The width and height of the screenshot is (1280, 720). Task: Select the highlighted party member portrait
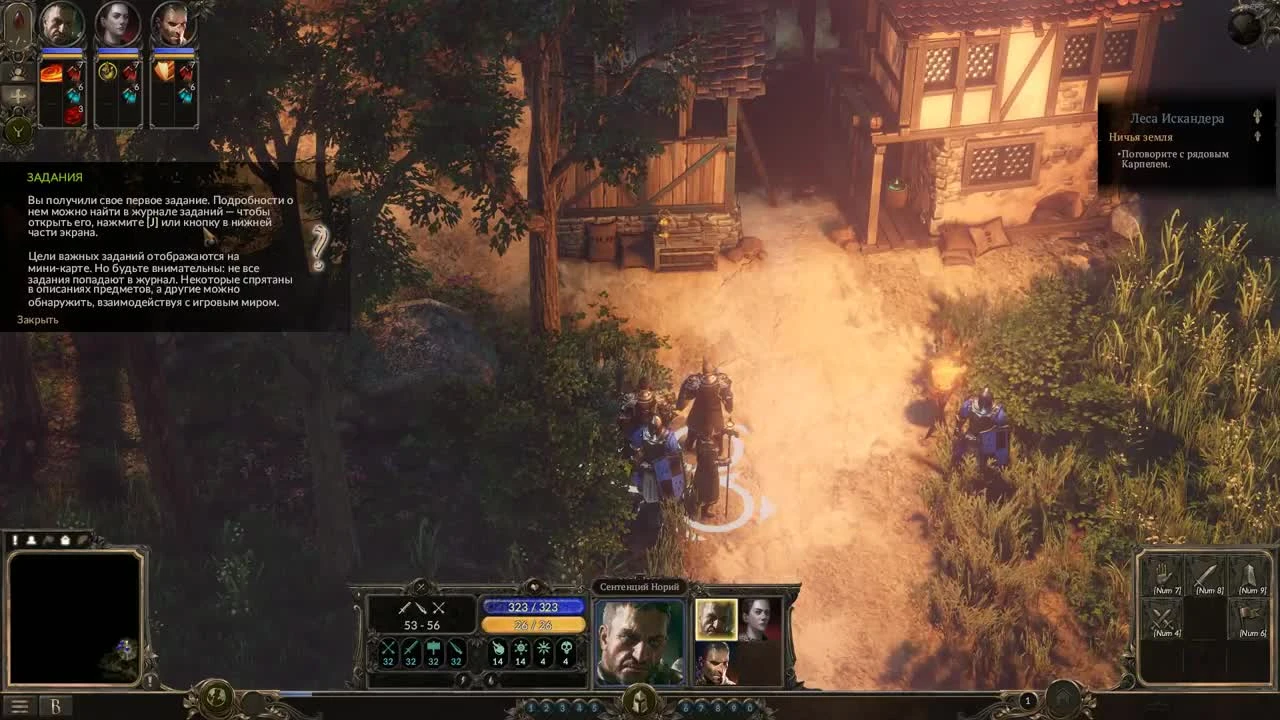pyautogui.click(x=716, y=619)
